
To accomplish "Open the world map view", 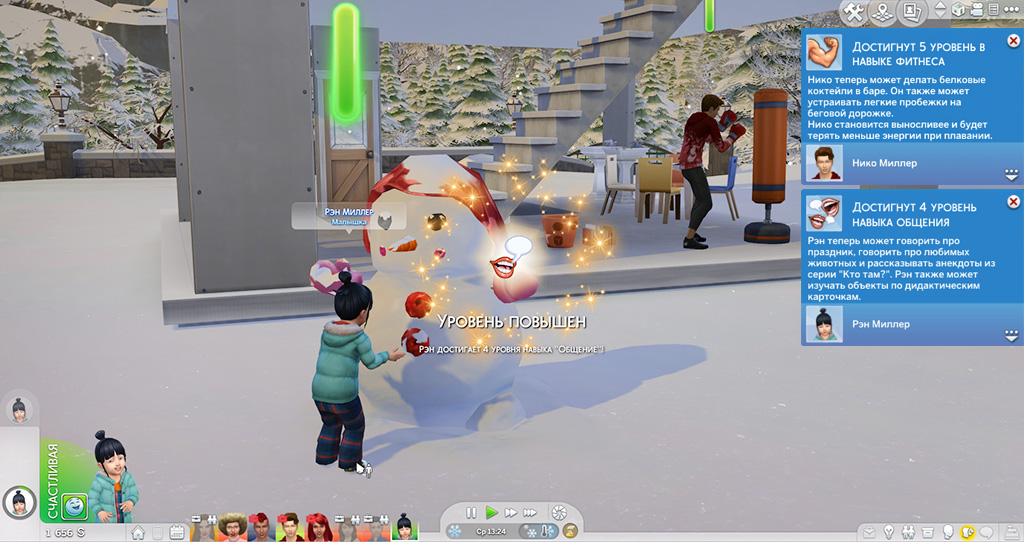I will click(x=883, y=12).
